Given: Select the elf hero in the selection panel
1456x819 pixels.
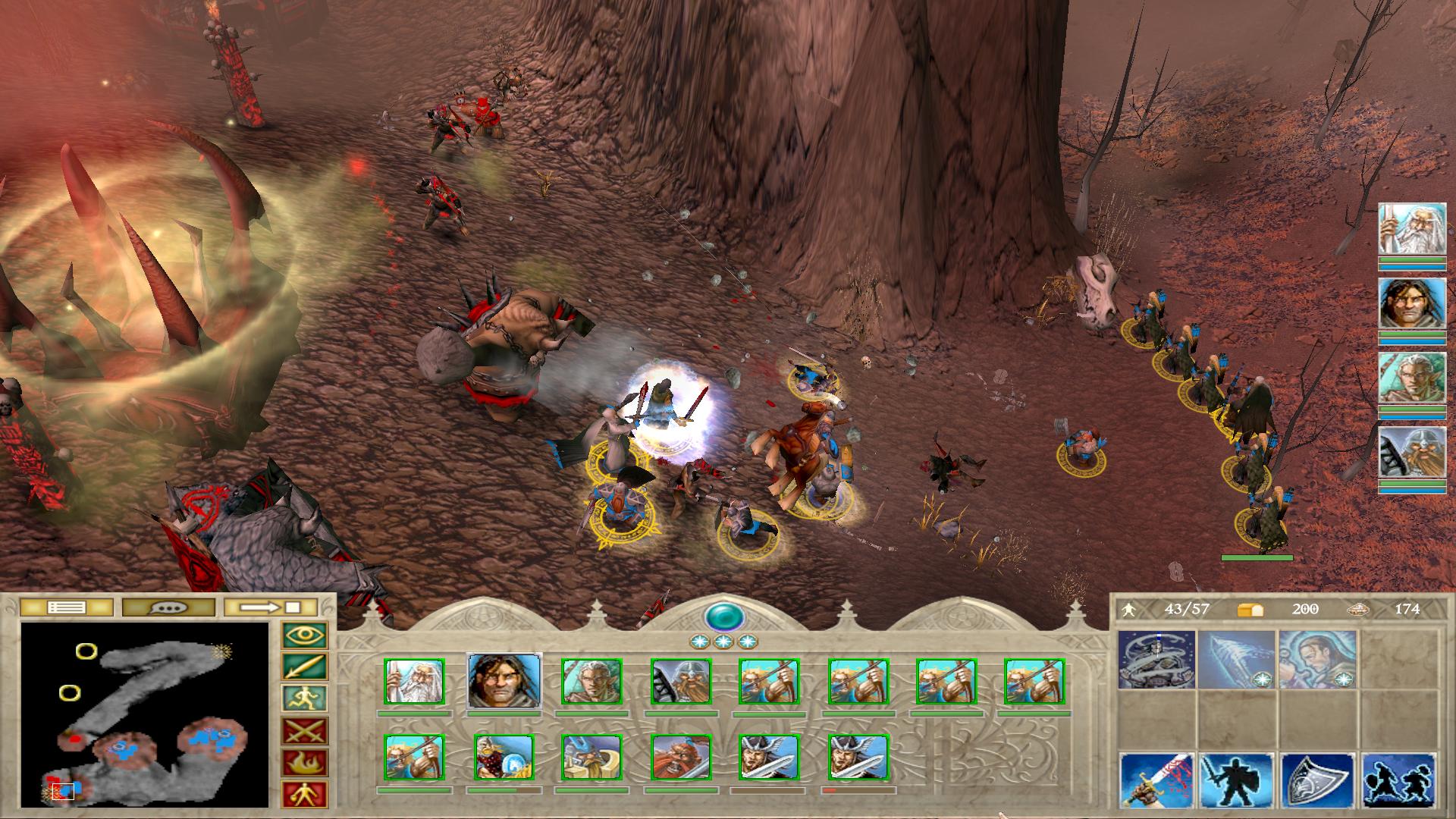Looking at the screenshot, I should tap(591, 681).
